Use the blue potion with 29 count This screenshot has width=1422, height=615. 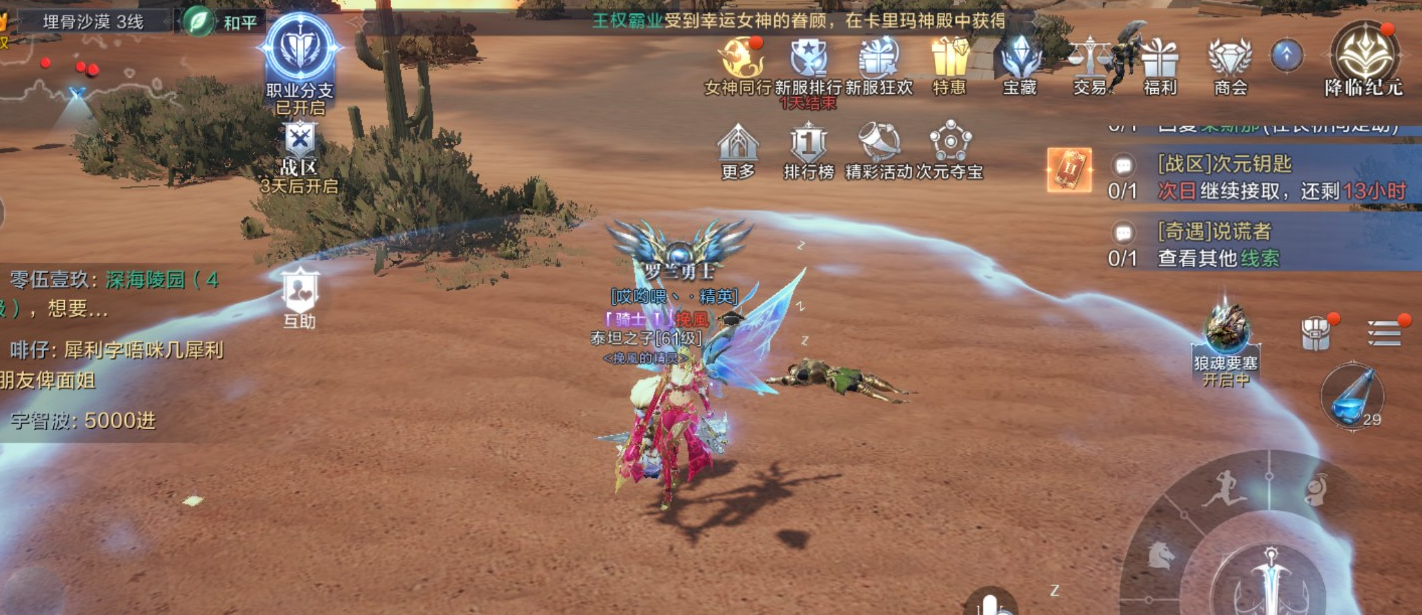[x=1351, y=396]
